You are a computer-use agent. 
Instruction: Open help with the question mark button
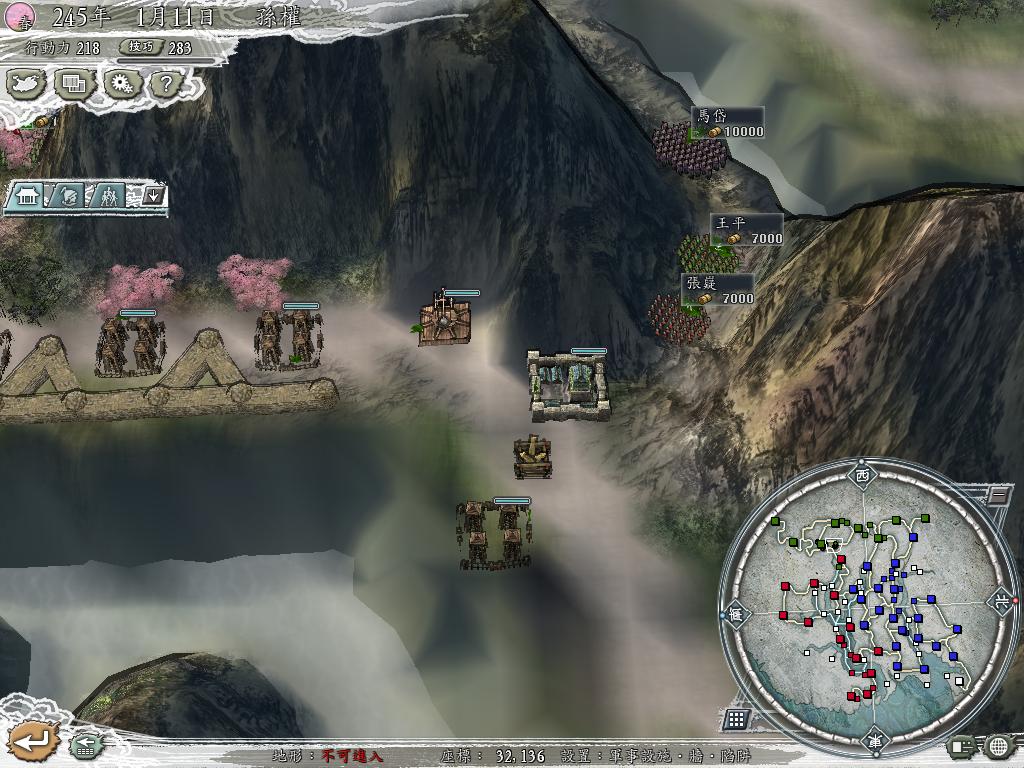point(167,84)
